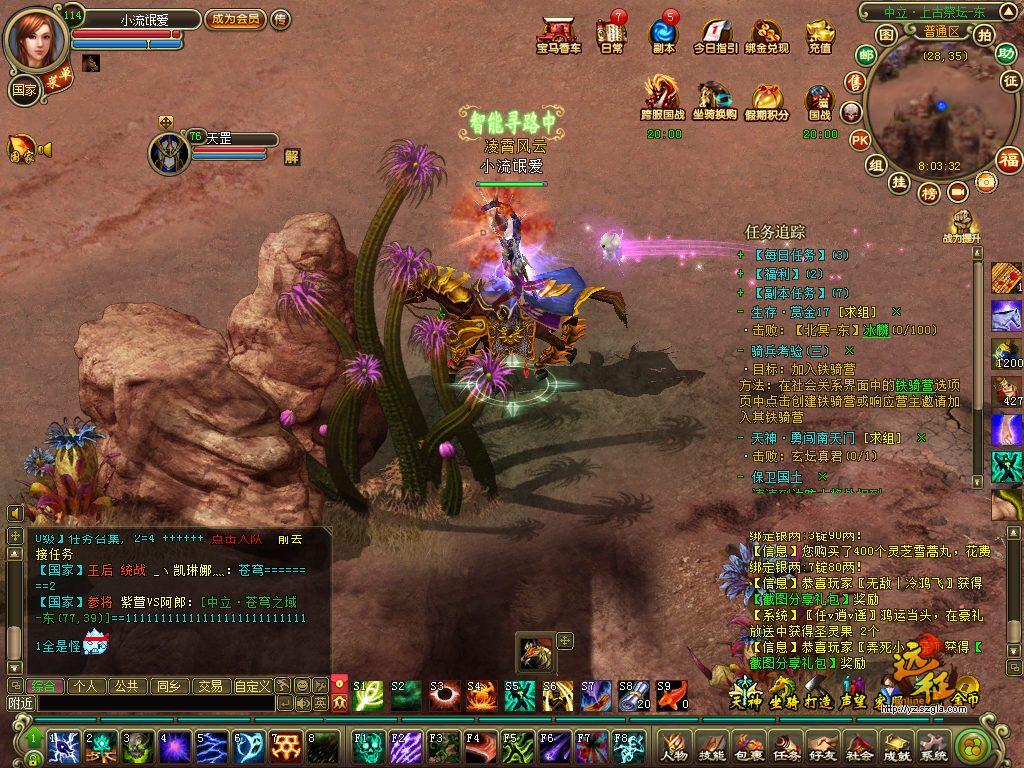1024x768 pixels.
Task: Open the 邮 mail button by minimap
Action: click(x=866, y=54)
